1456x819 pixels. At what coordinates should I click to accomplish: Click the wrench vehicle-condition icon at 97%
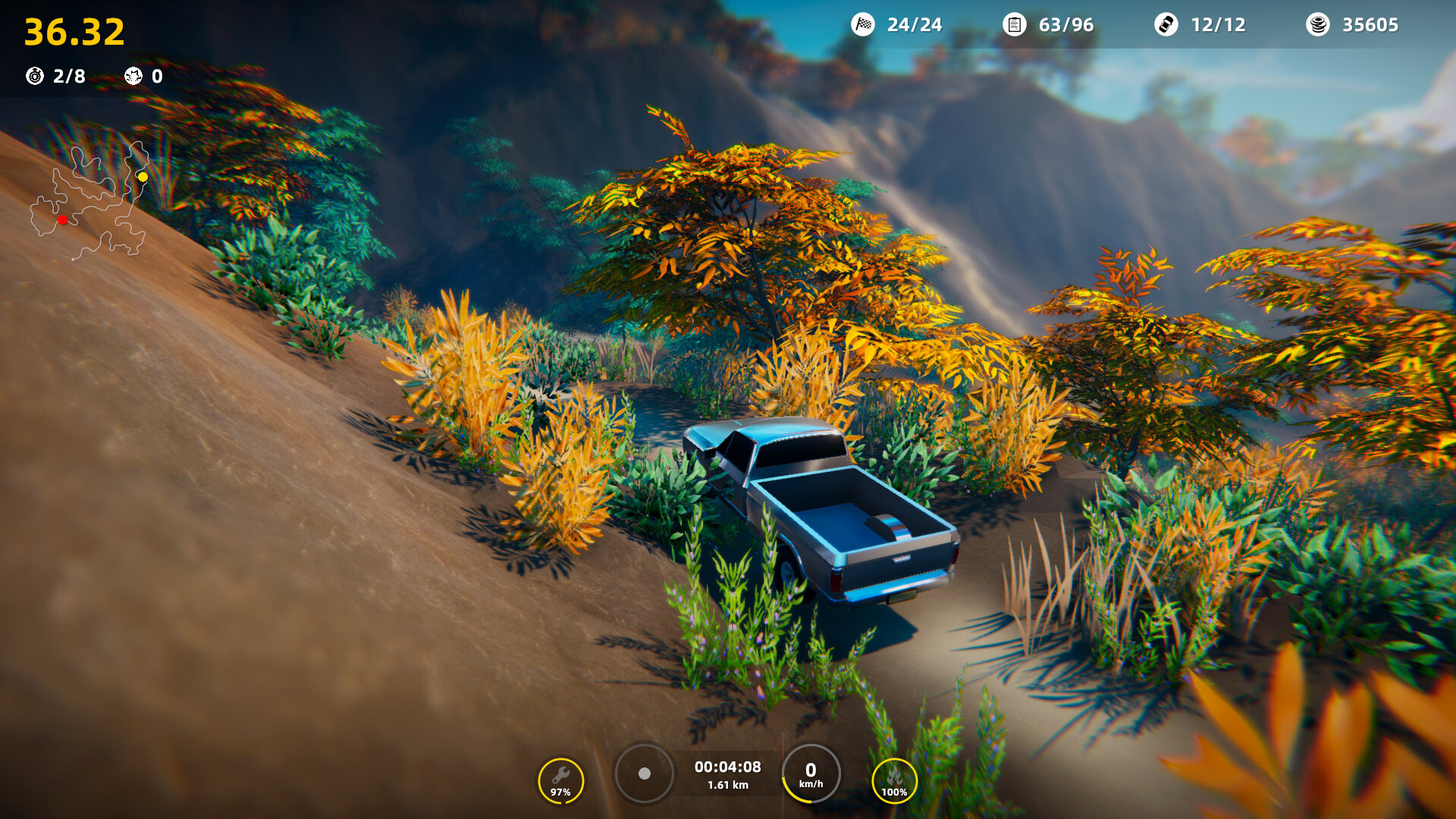tap(560, 775)
